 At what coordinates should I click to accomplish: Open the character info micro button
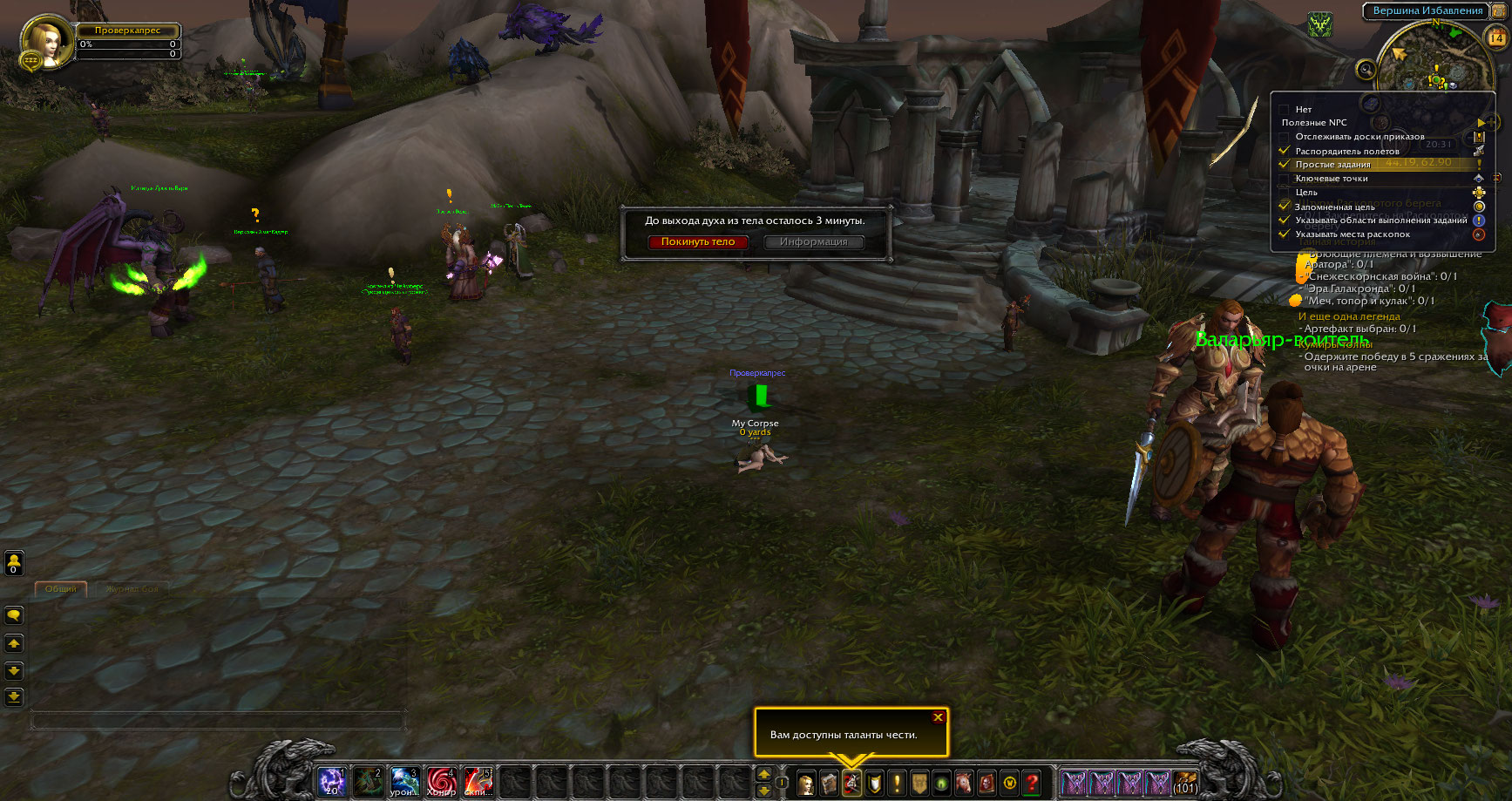coord(806,783)
